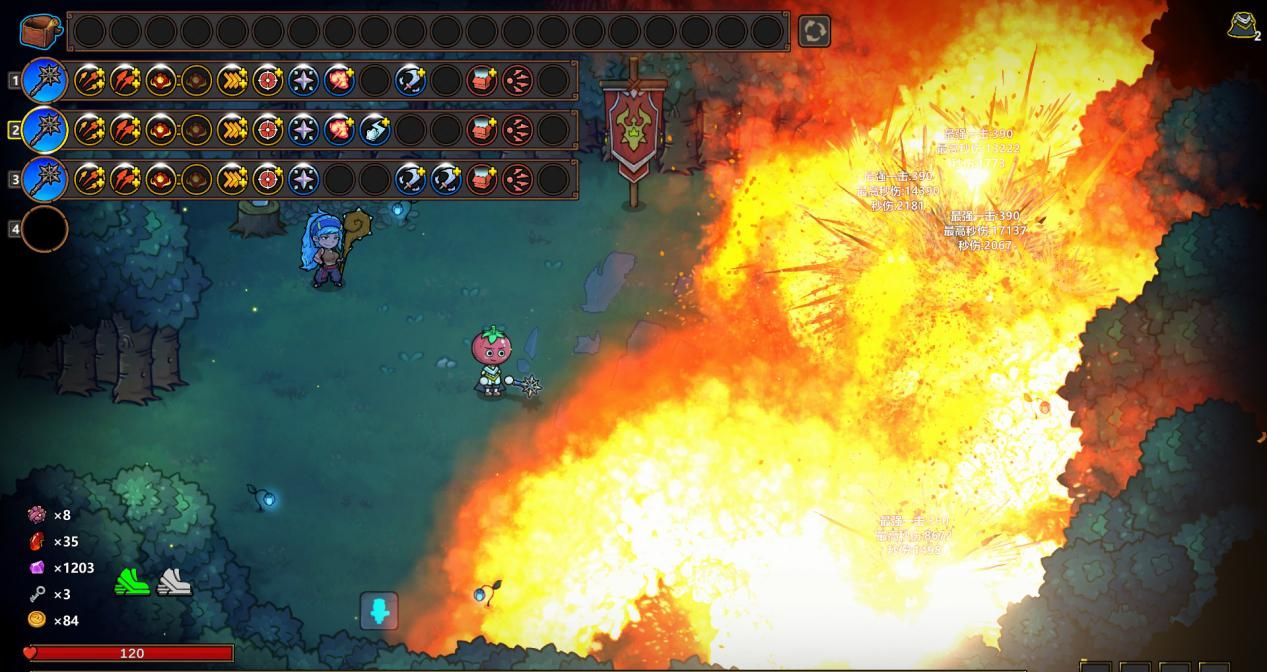The image size is (1267, 672).
Task: Choose the mace wand in slot 3
Action: (x=45, y=180)
